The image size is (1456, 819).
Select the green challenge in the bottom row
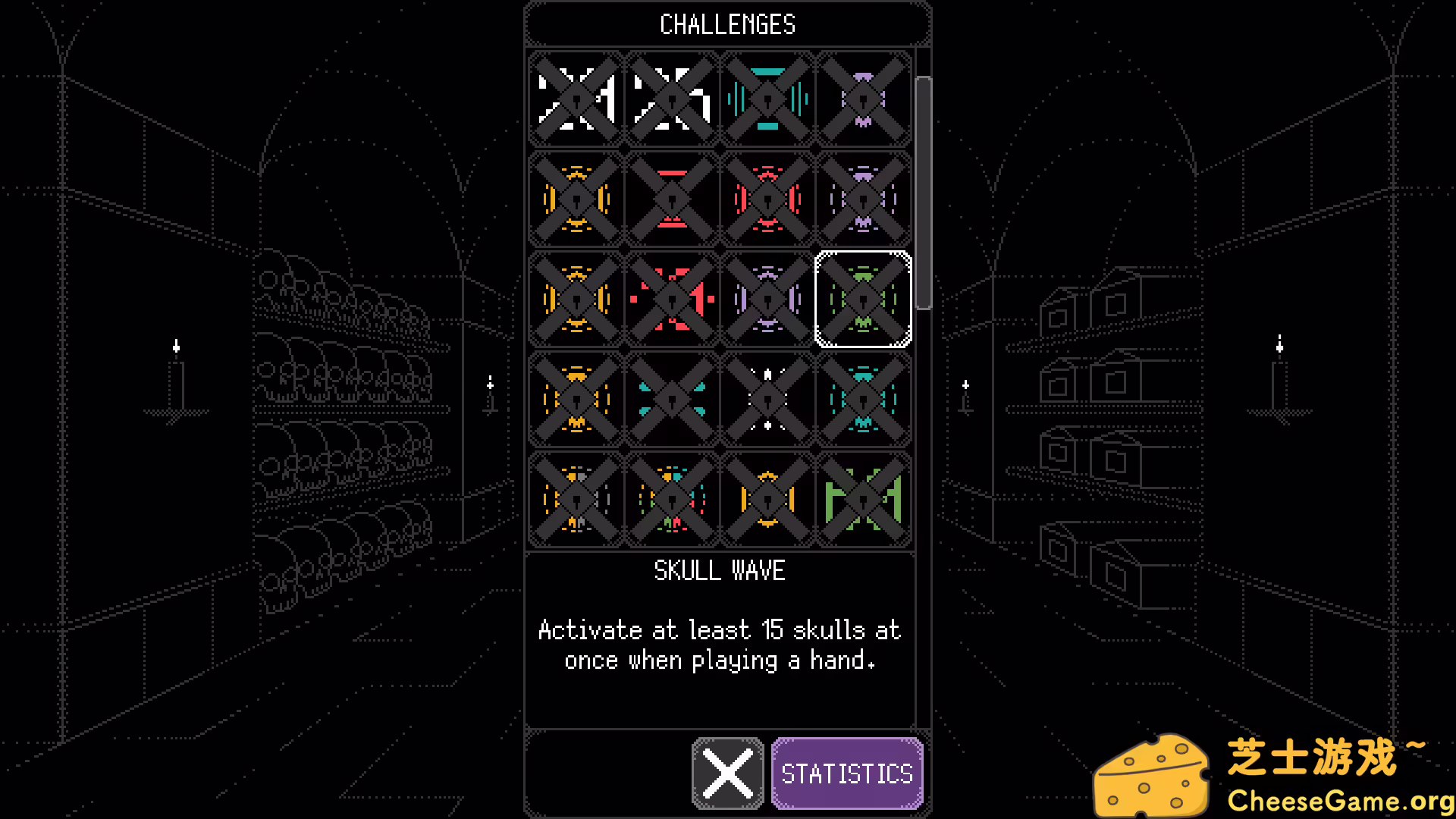[864, 500]
